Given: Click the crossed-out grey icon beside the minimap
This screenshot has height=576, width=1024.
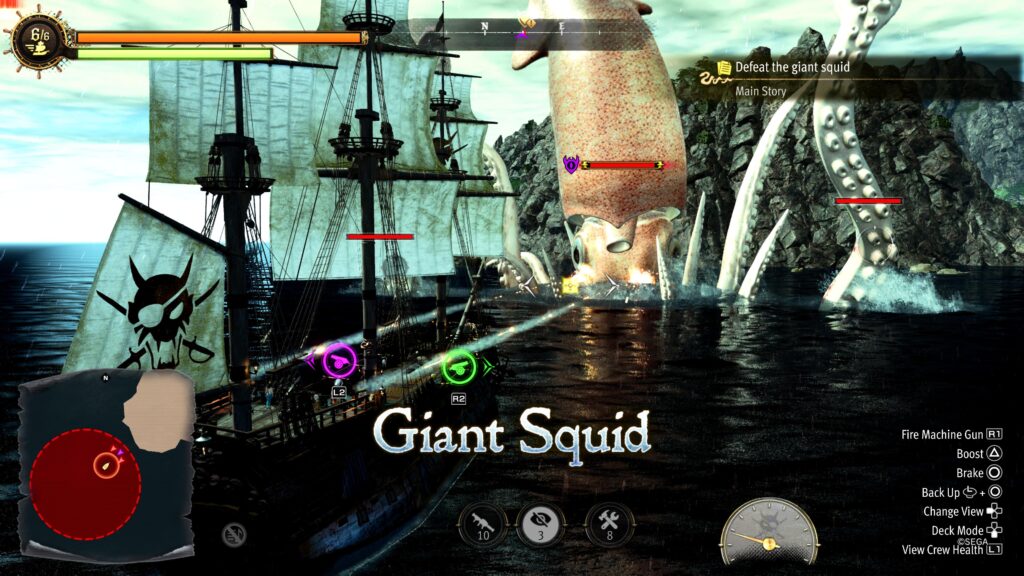Looking at the screenshot, I should pos(232,535).
